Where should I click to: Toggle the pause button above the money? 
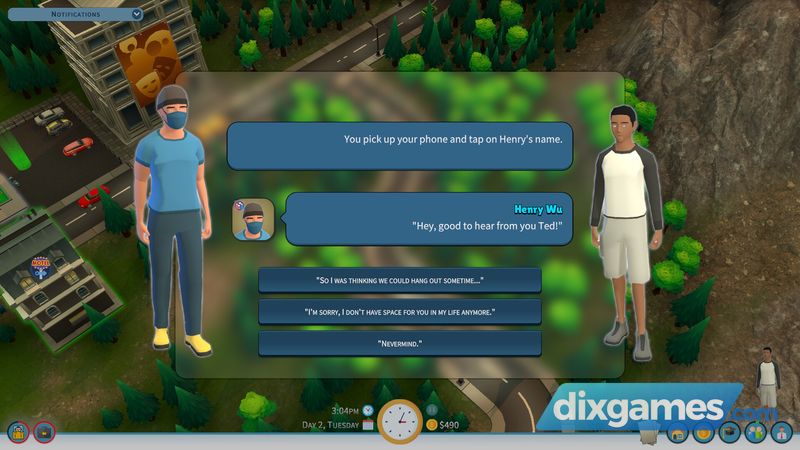coord(432,409)
